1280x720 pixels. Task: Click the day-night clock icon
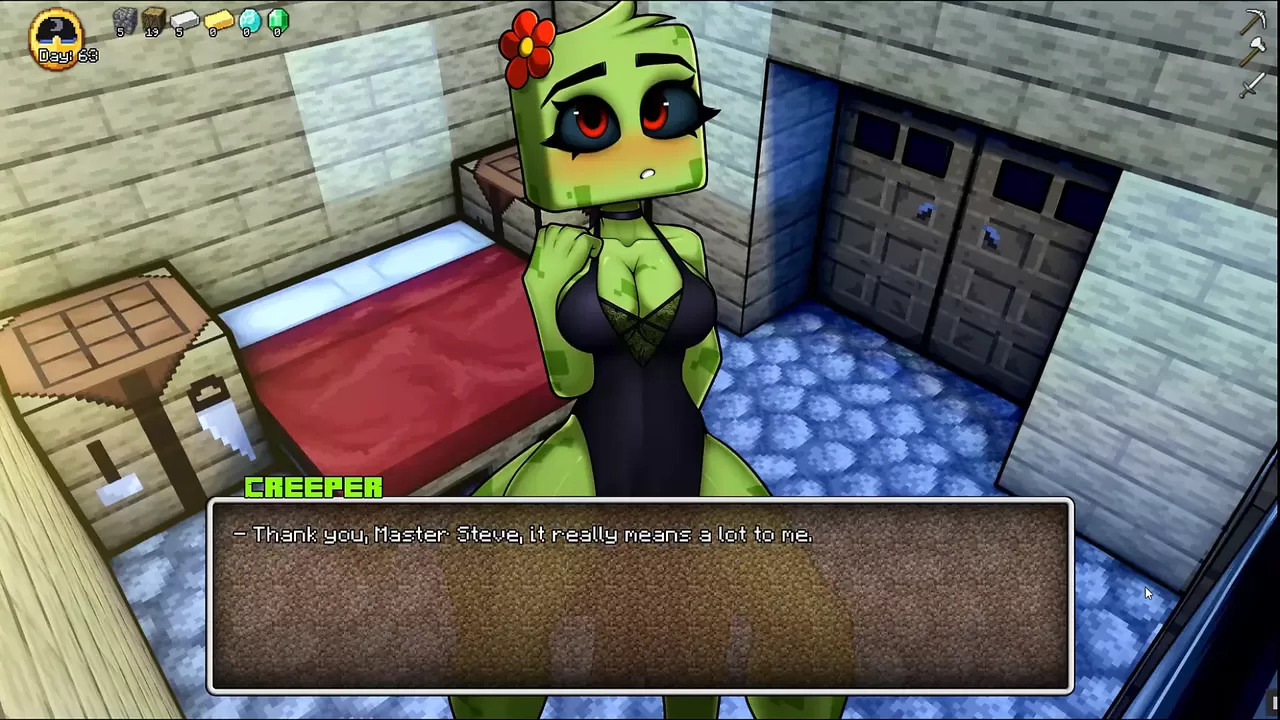tap(58, 34)
